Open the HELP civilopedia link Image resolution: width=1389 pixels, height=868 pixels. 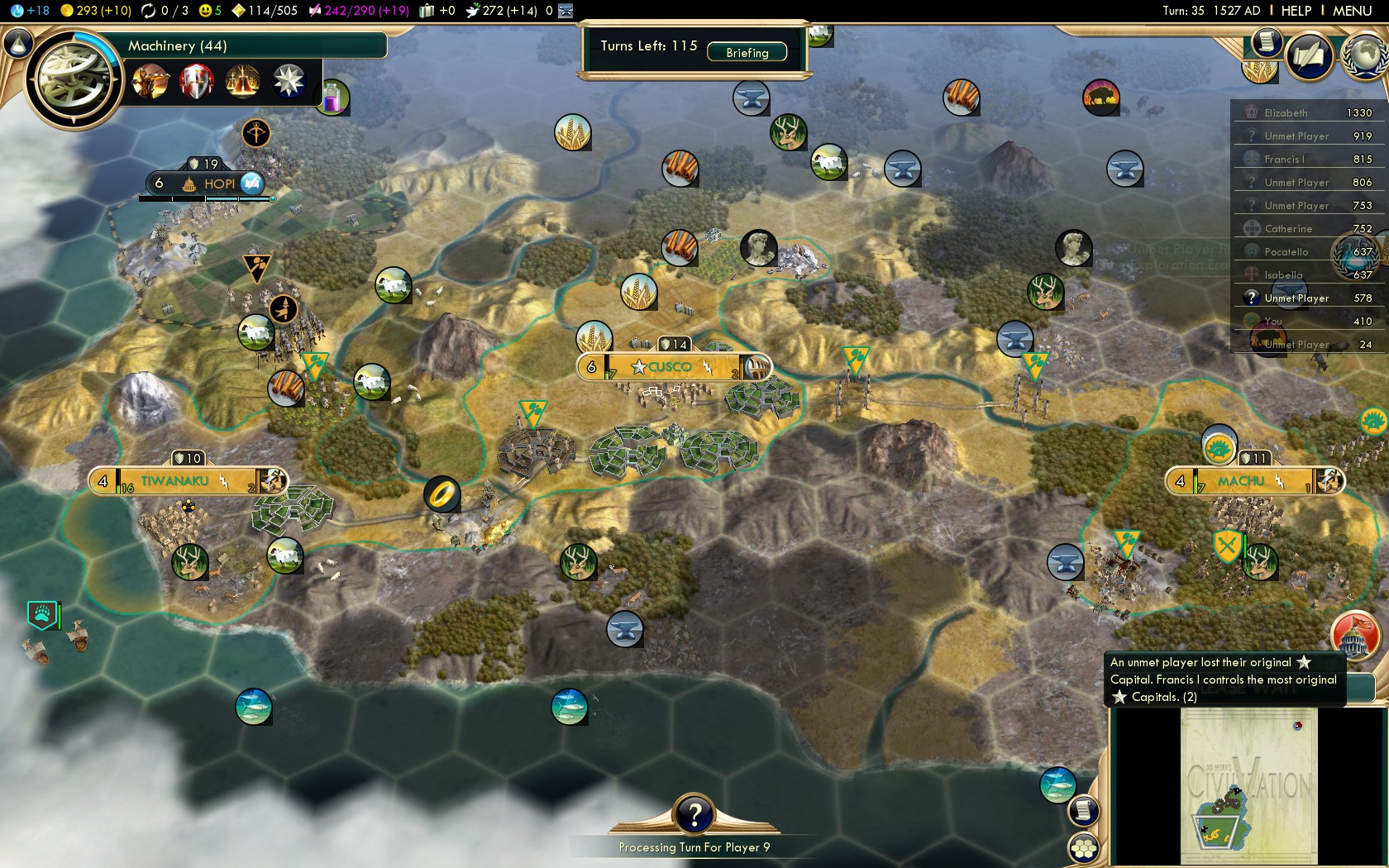[1296, 11]
